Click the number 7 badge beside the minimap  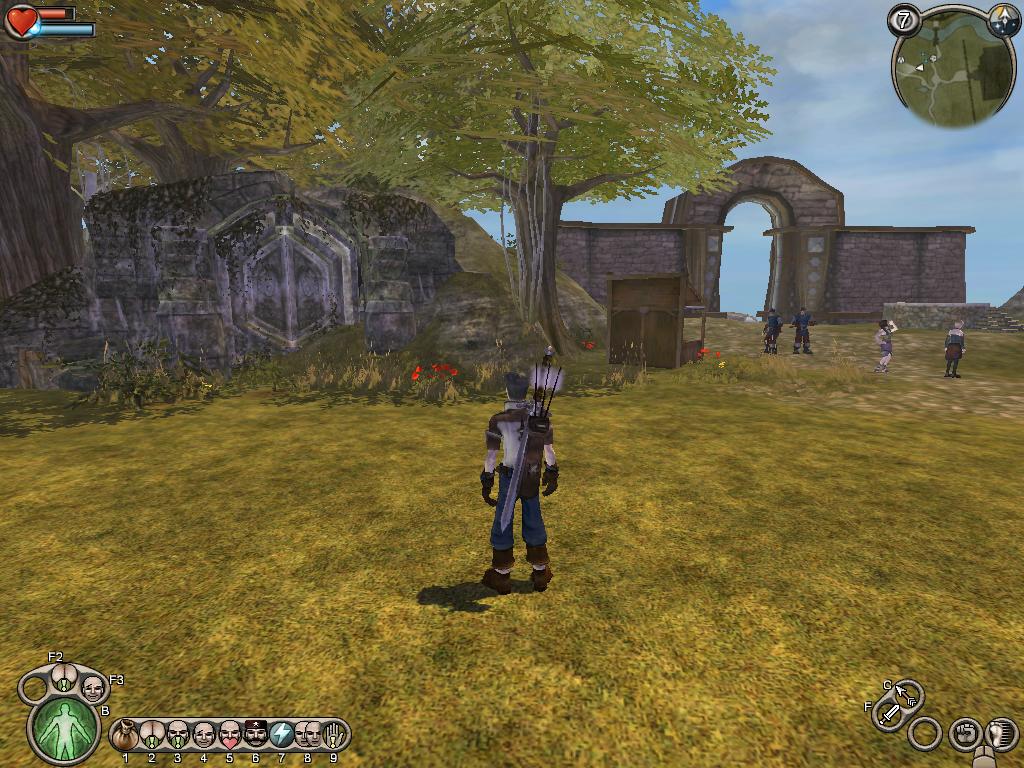click(x=904, y=20)
